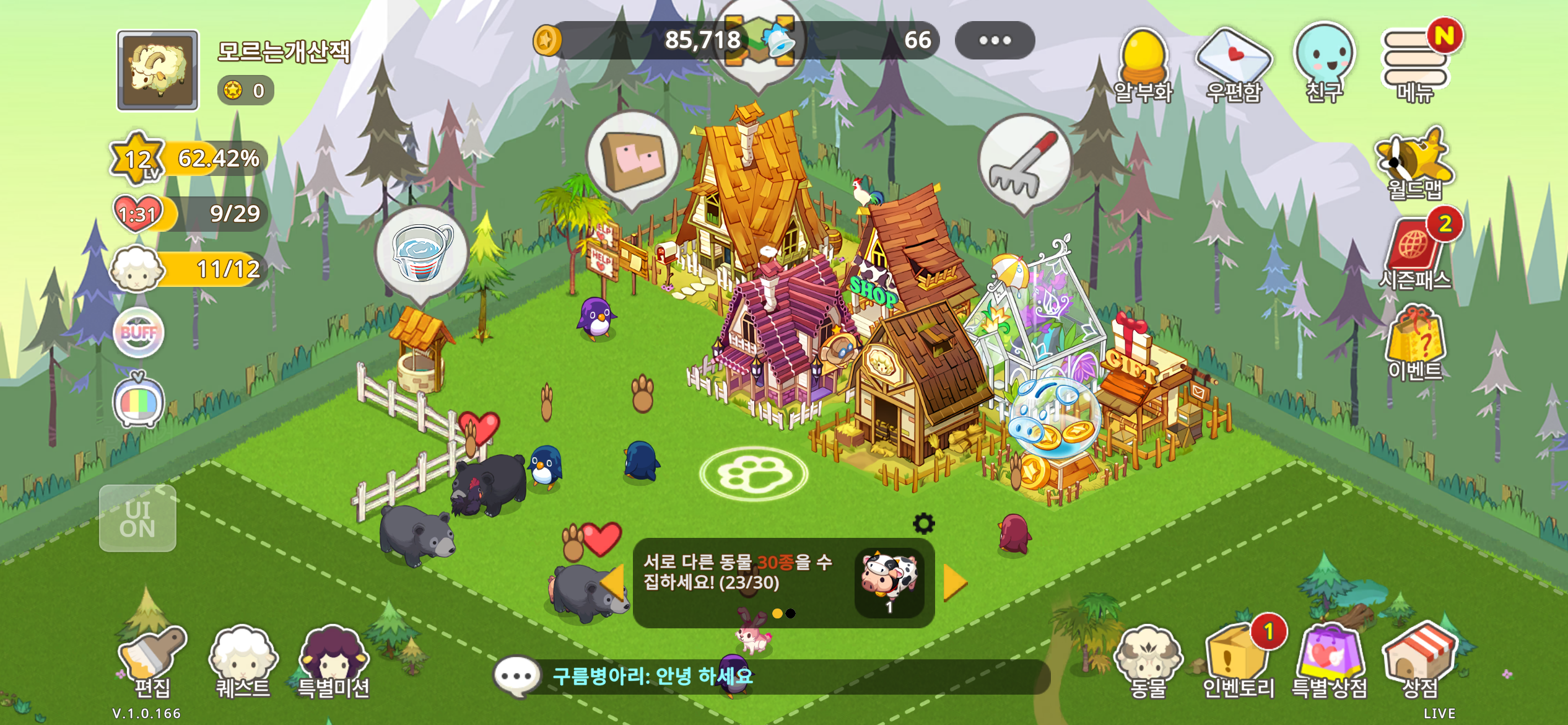Open the 특별상점 special shop

coord(1330,660)
